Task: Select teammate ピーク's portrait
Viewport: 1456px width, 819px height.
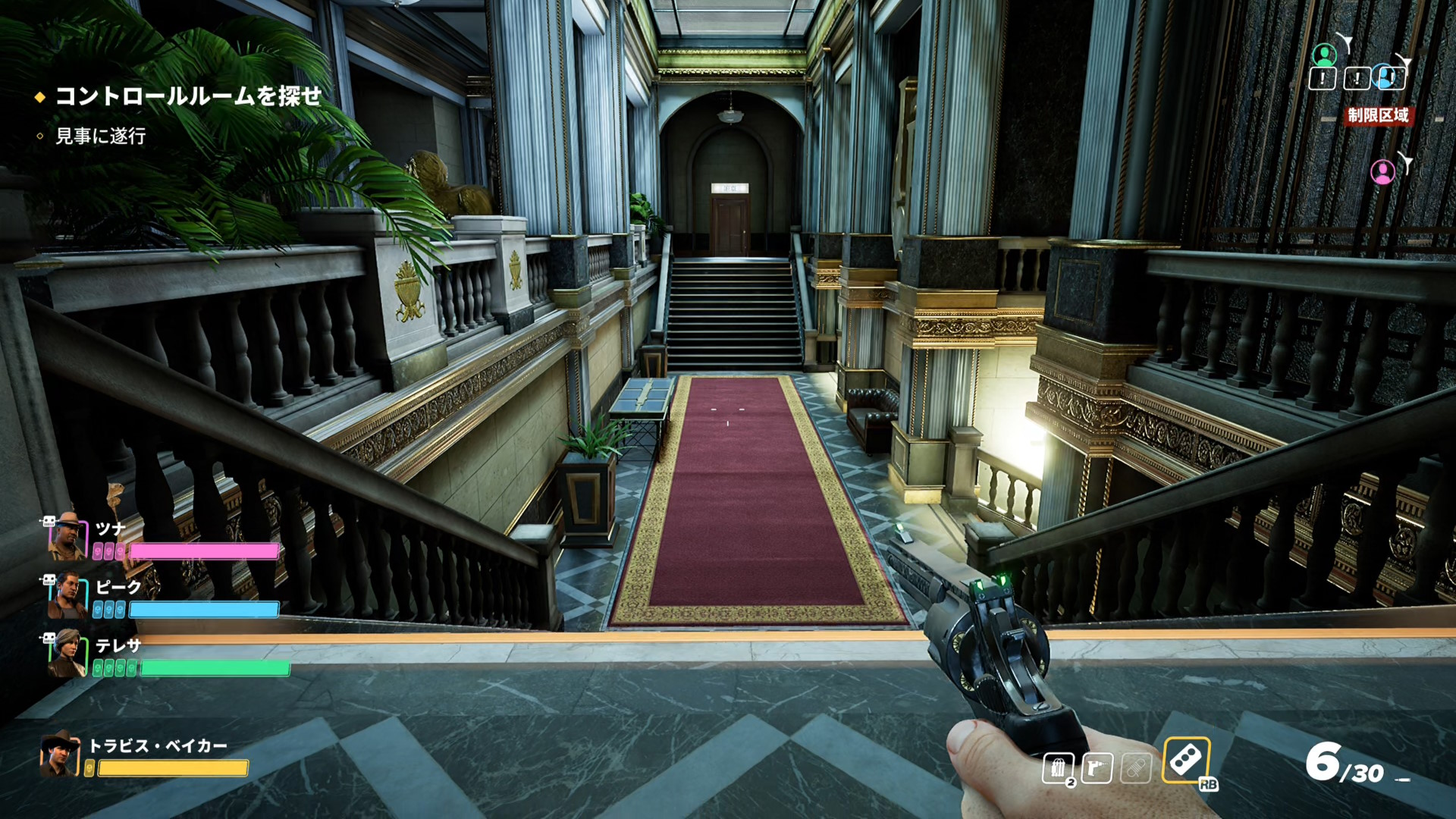Action: tap(67, 596)
